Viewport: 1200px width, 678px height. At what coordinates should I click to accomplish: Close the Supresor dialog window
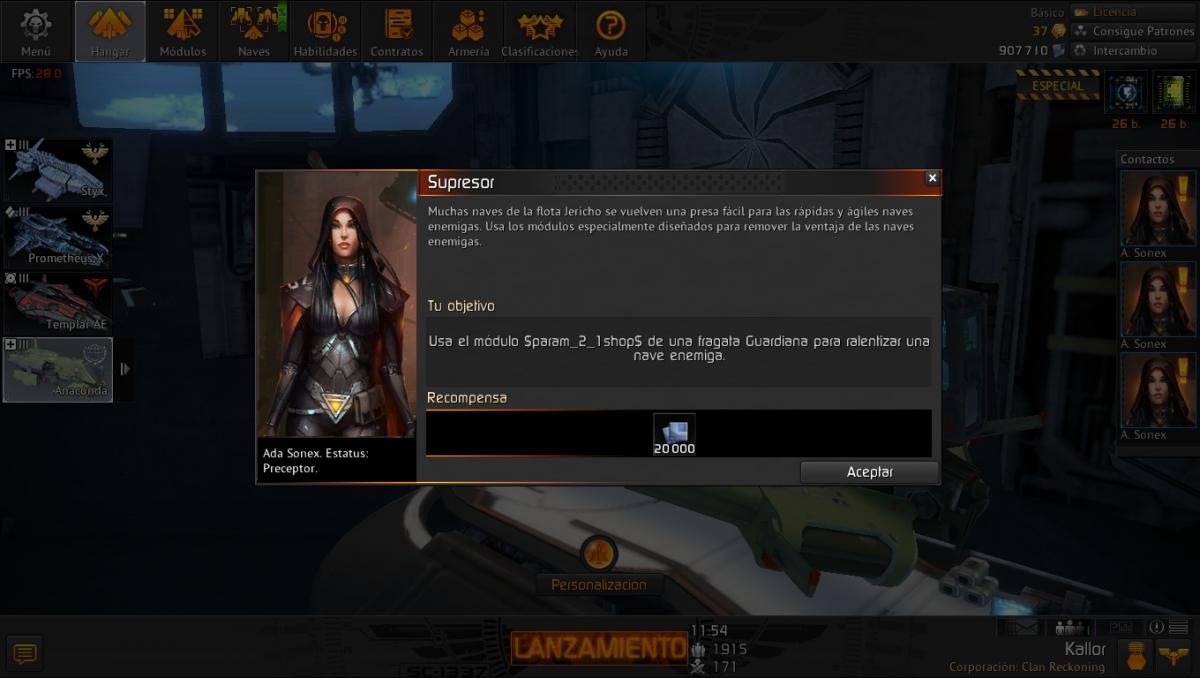(932, 178)
